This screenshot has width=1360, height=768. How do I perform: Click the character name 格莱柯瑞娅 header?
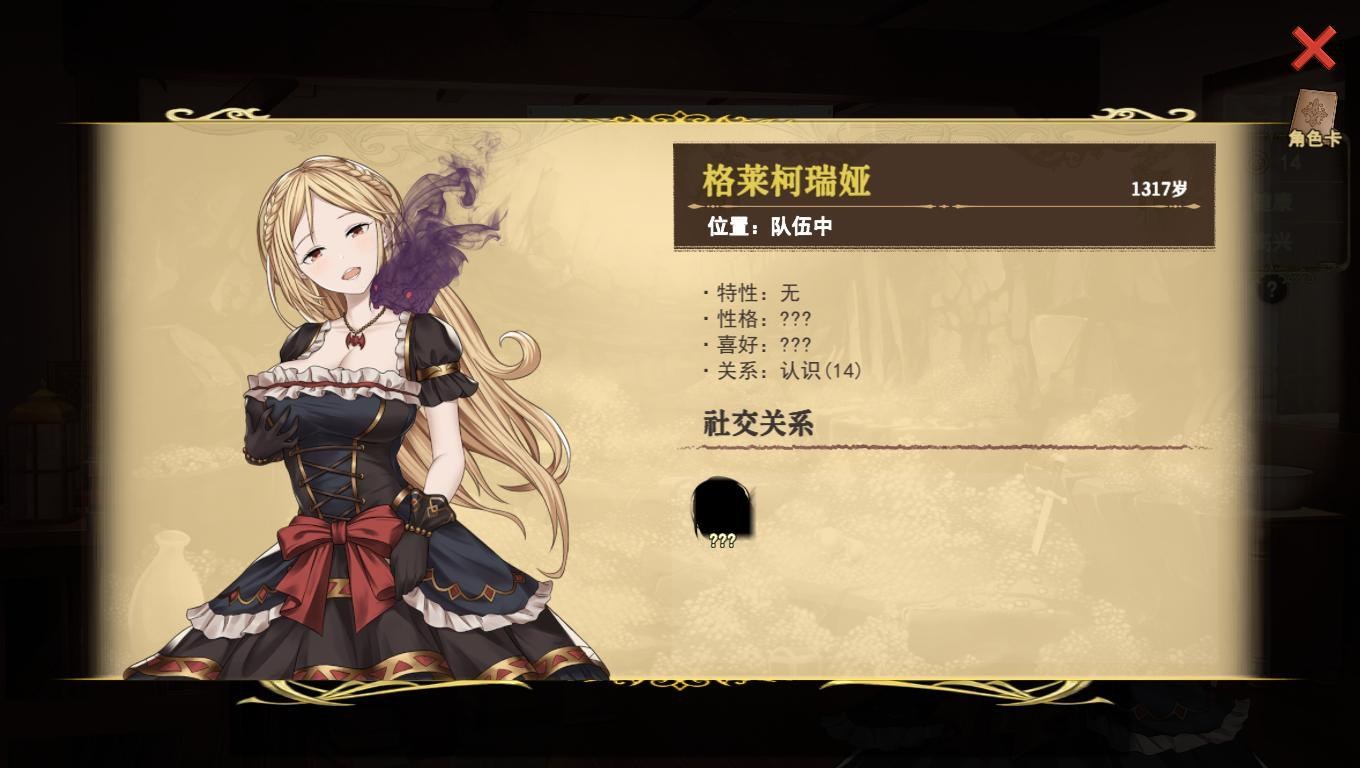pos(785,182)
